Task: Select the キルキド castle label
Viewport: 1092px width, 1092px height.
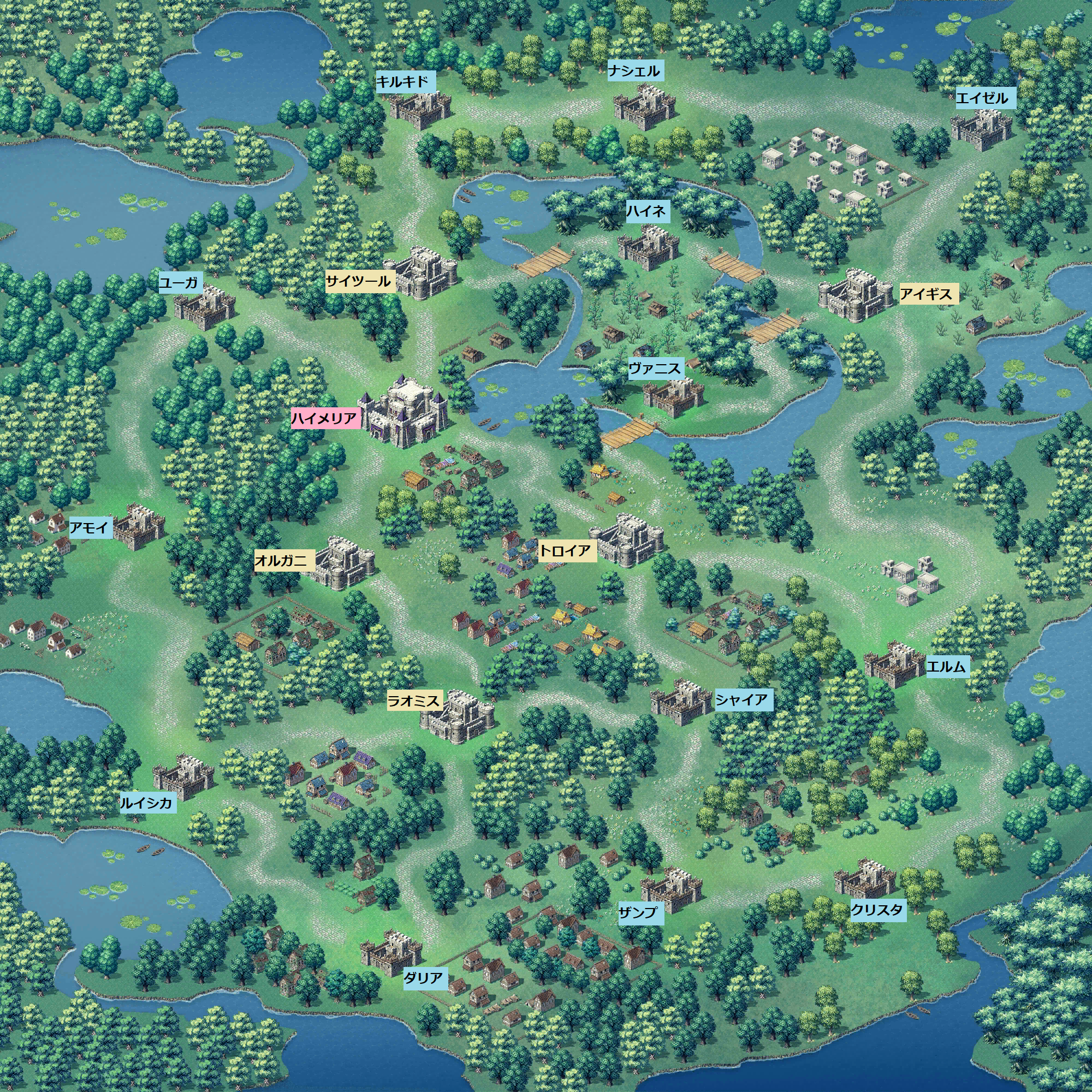Action: pos(405,82)
